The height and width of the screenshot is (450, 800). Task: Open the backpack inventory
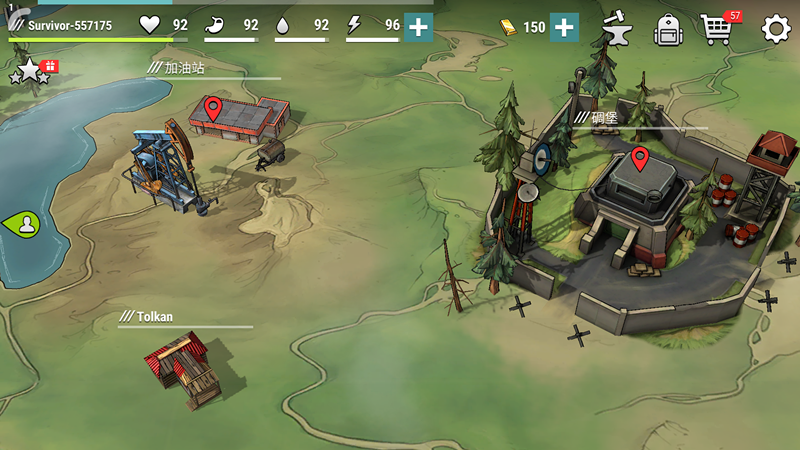tap(668, 29)
